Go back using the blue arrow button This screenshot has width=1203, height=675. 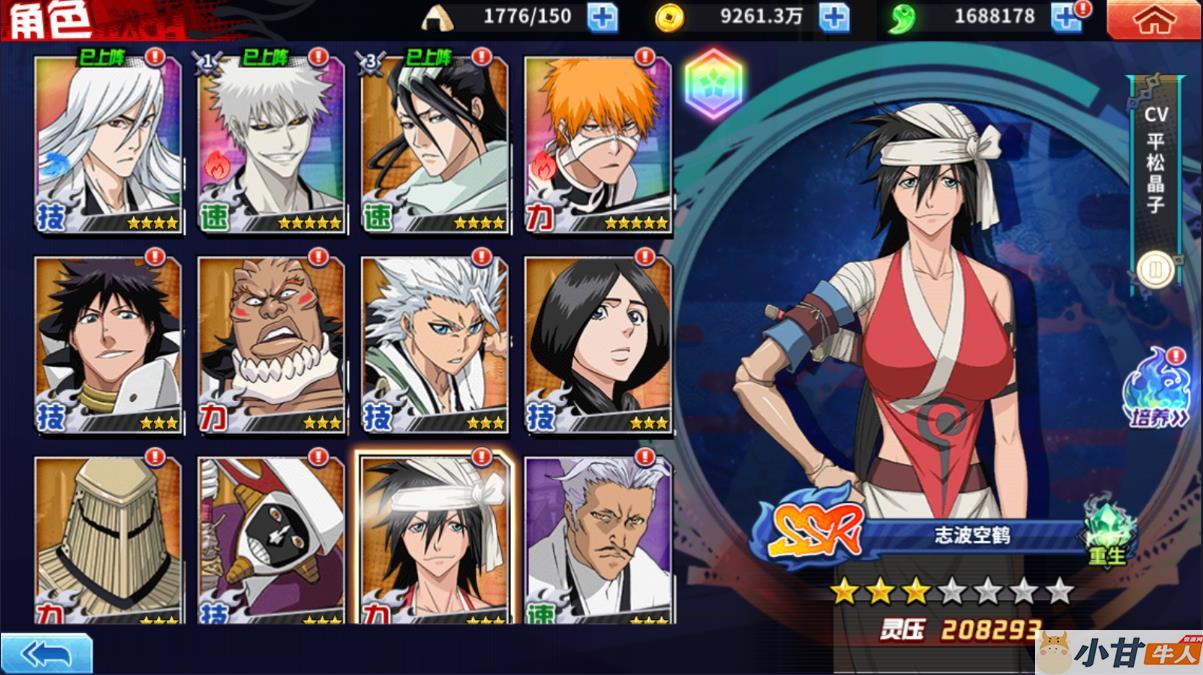click(x=46, y=654)
